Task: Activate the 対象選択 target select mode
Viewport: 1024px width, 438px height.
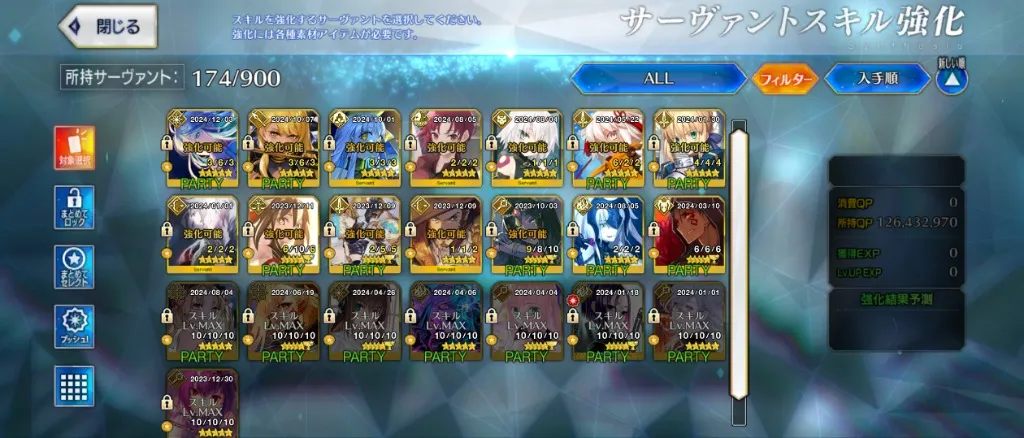Action: point(74,149)
